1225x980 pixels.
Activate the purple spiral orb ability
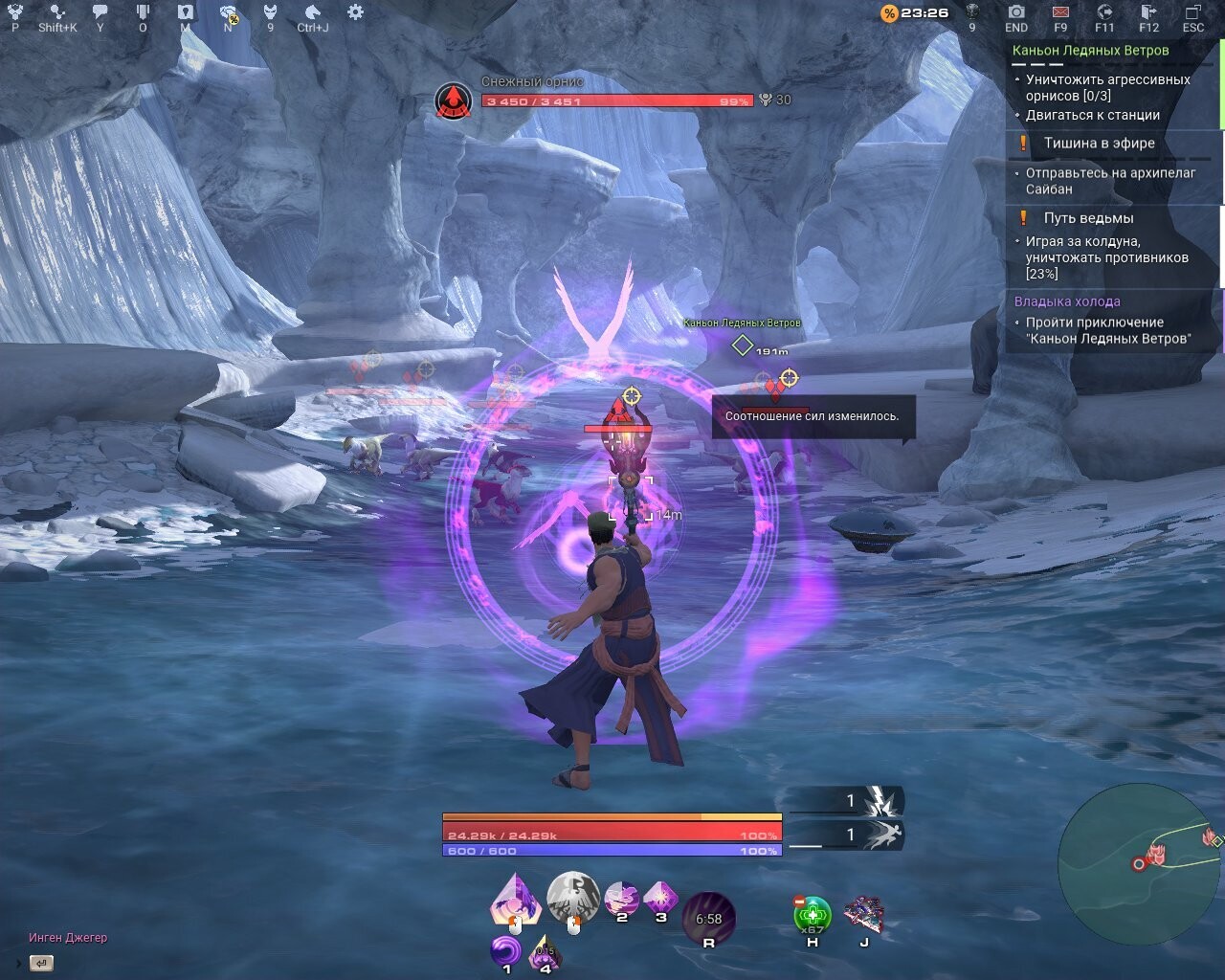[x=506, y=949]
